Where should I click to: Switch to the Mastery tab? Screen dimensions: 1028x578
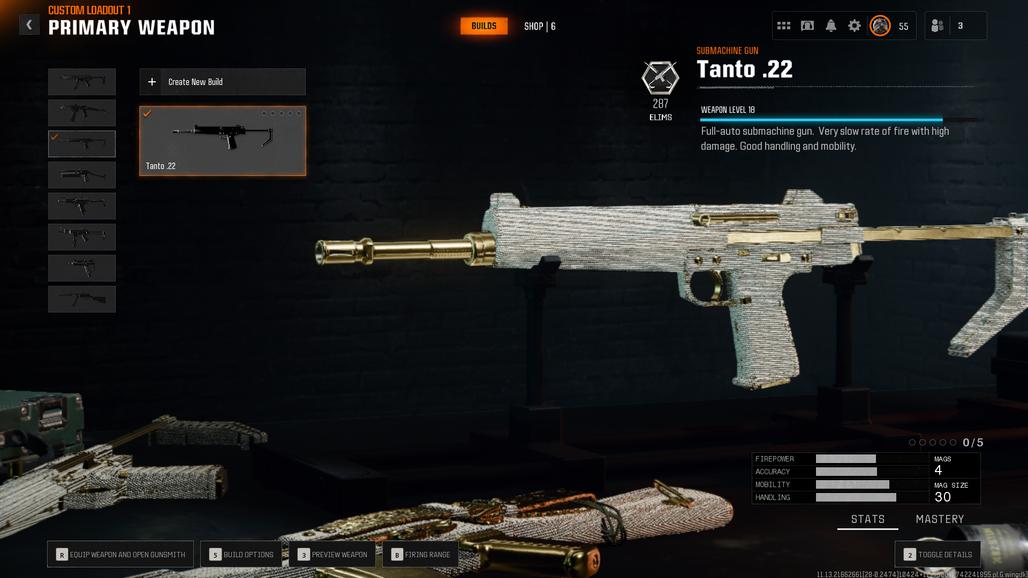coord(940,520)
